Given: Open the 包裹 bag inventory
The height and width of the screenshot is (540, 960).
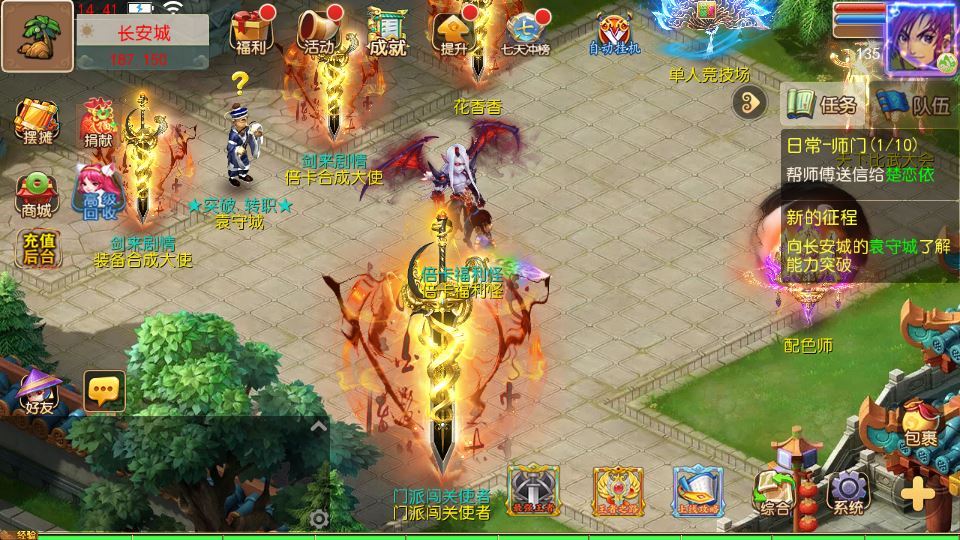Looking at the screenshot, I should [x=920, y=425].
